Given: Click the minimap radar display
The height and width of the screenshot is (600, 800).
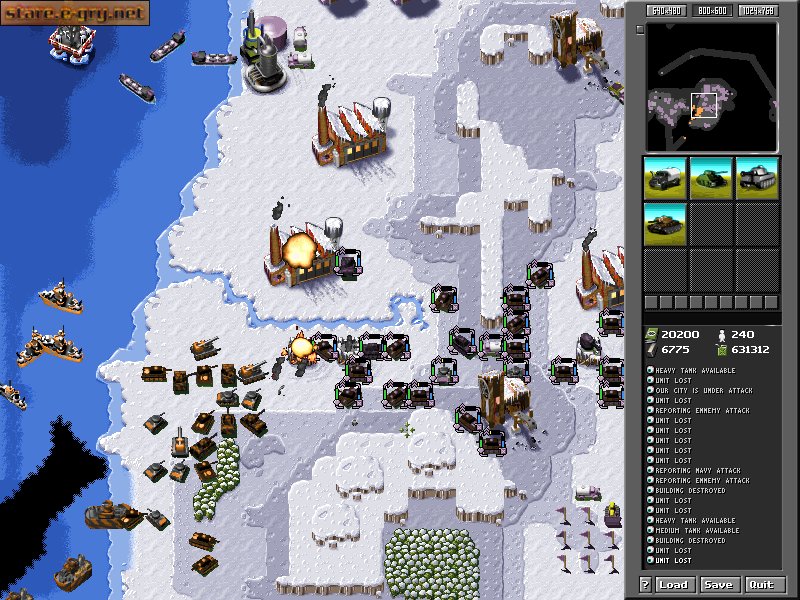Looking at the screenshot, I should pyautogui.click(x=711, y=87).
